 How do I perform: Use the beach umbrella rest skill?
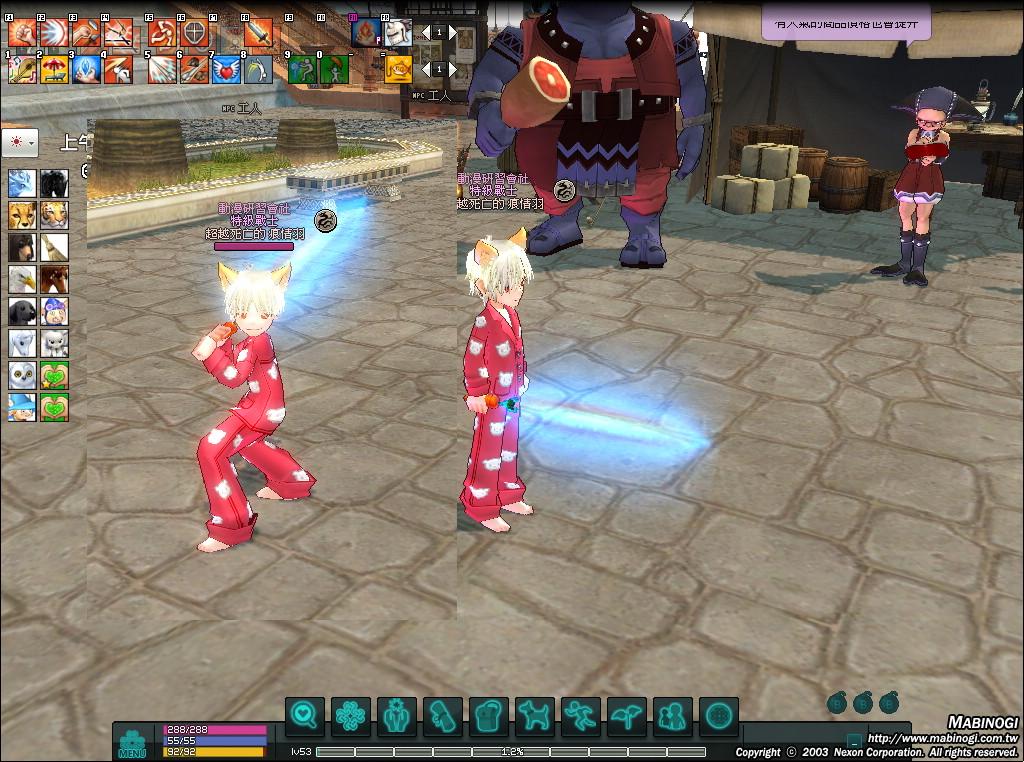(54, 69)
